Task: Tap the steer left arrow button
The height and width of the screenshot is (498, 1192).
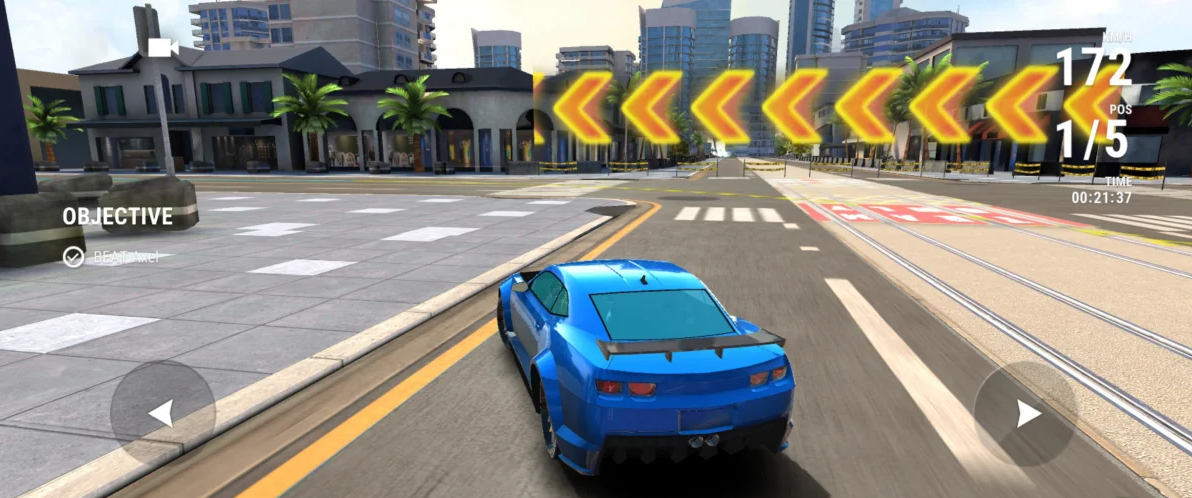Action: point(162,412)
